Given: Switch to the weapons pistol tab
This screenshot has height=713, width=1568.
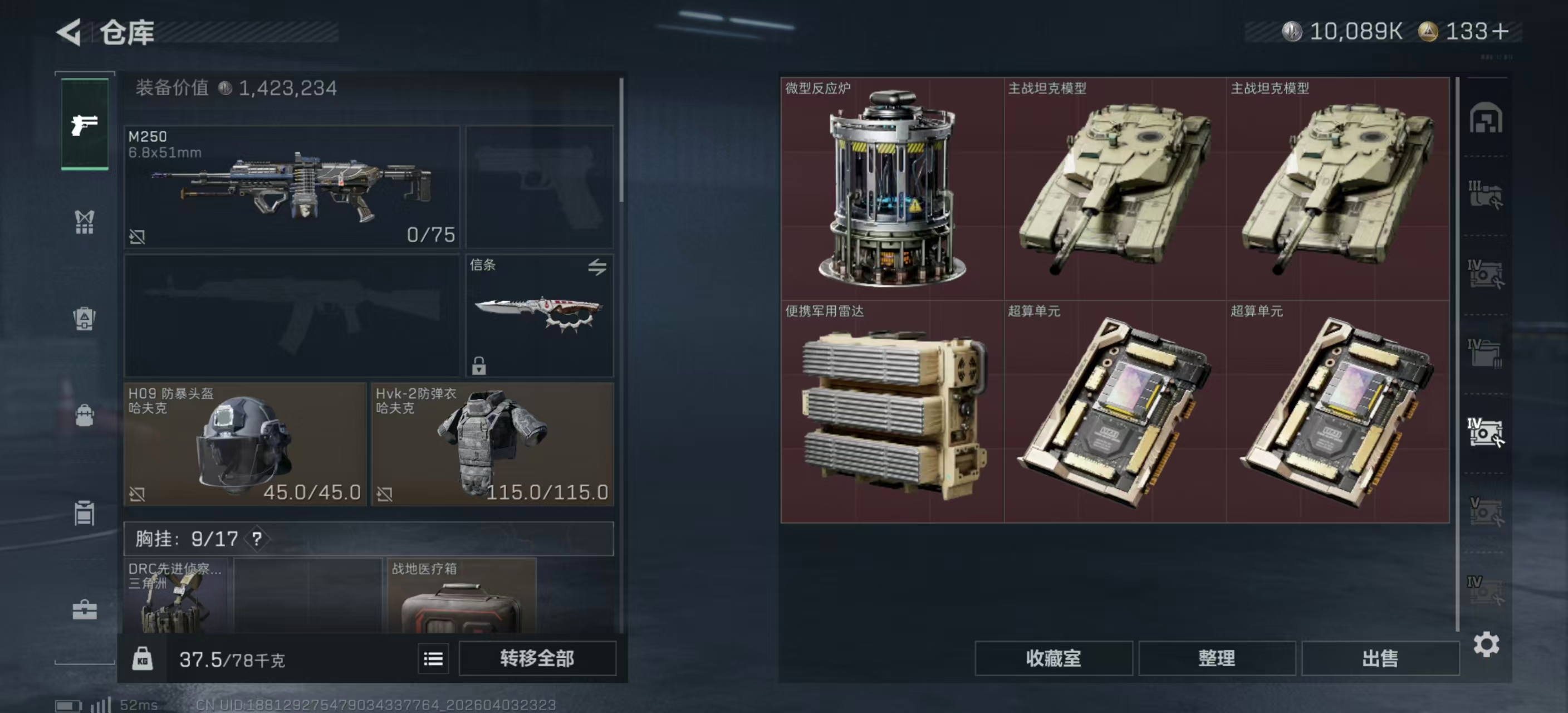Looking at the screenshot, I should point(85,125).
